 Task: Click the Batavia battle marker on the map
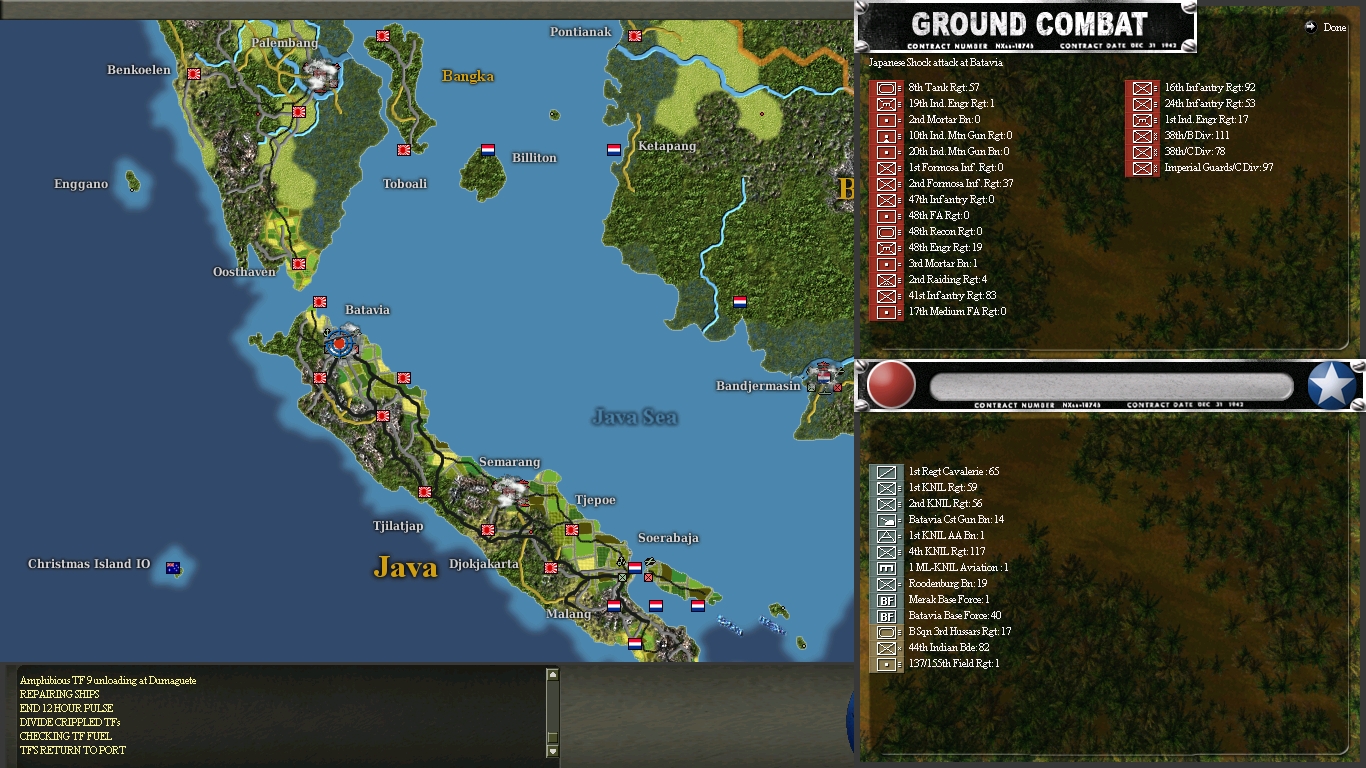pyautogui.click(x=338, y=345)
